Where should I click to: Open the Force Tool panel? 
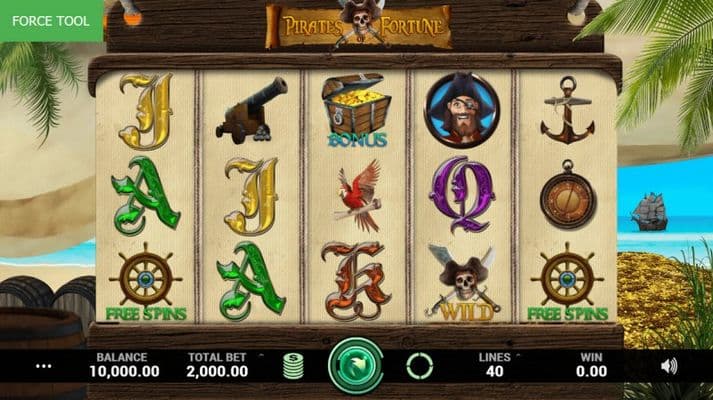(x=52, y=20)
